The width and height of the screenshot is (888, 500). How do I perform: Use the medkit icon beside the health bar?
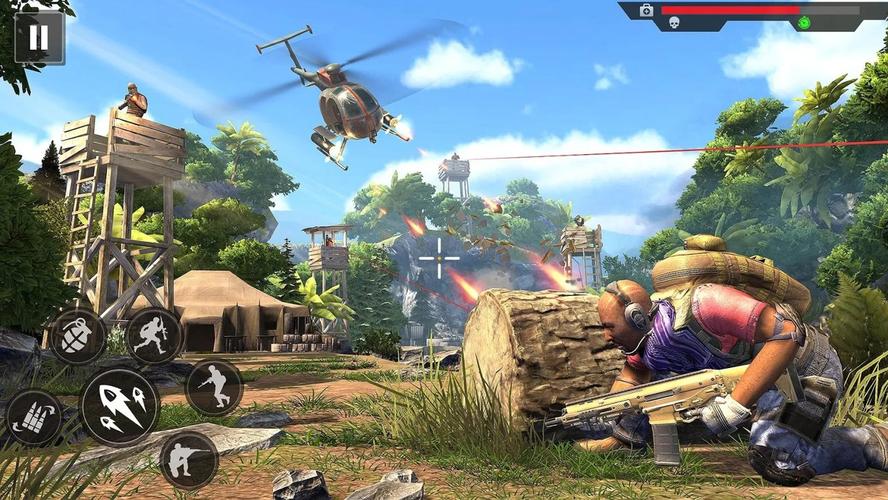coord(646,10)
